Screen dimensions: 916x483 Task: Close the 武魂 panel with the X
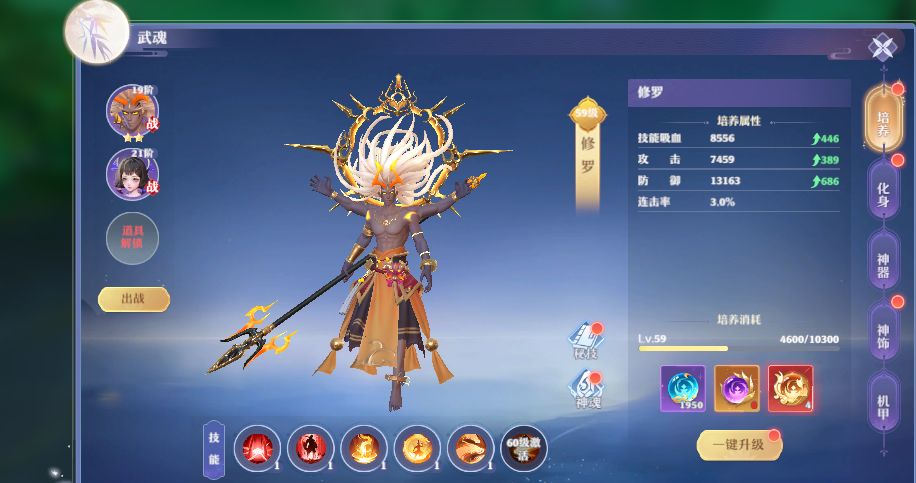882,46
